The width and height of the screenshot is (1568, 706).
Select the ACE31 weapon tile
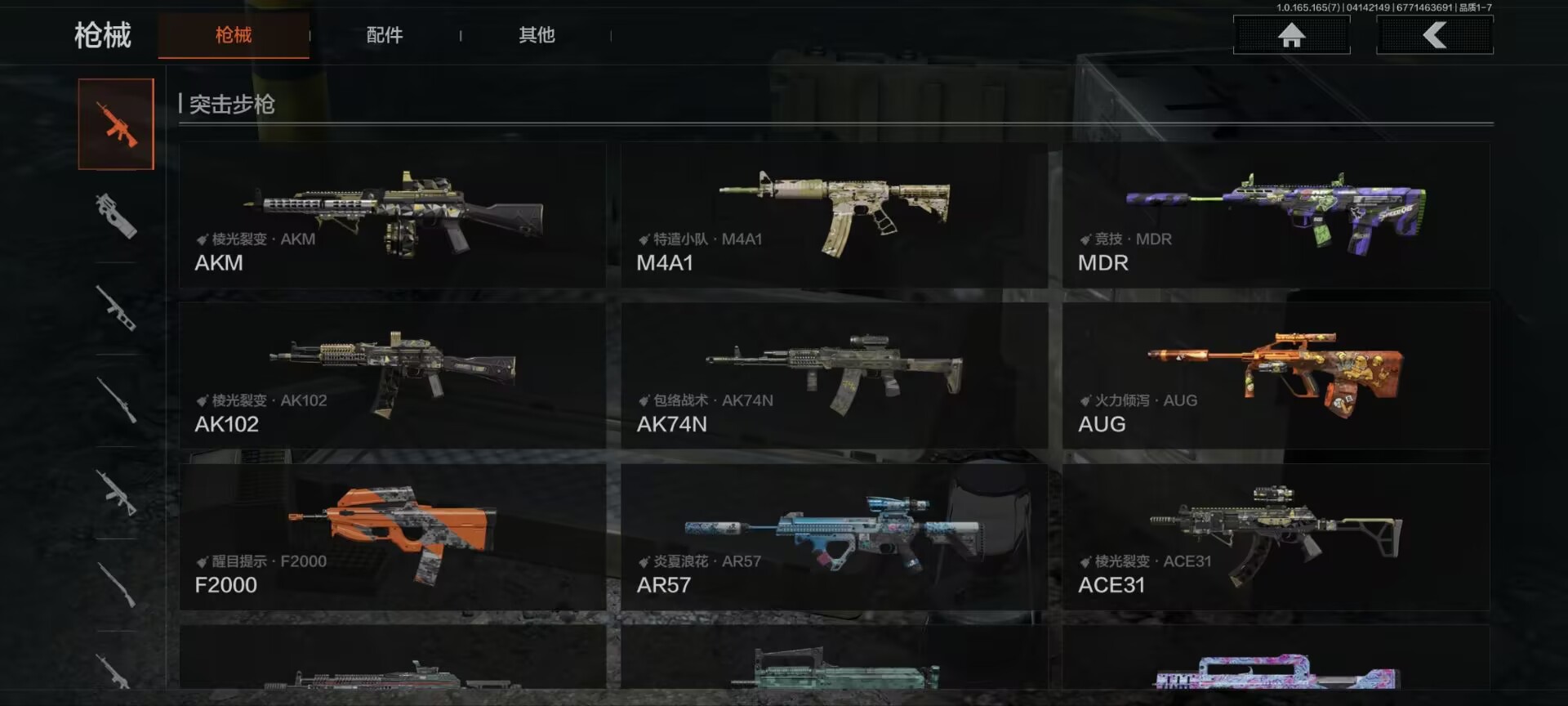(1276, 537)
